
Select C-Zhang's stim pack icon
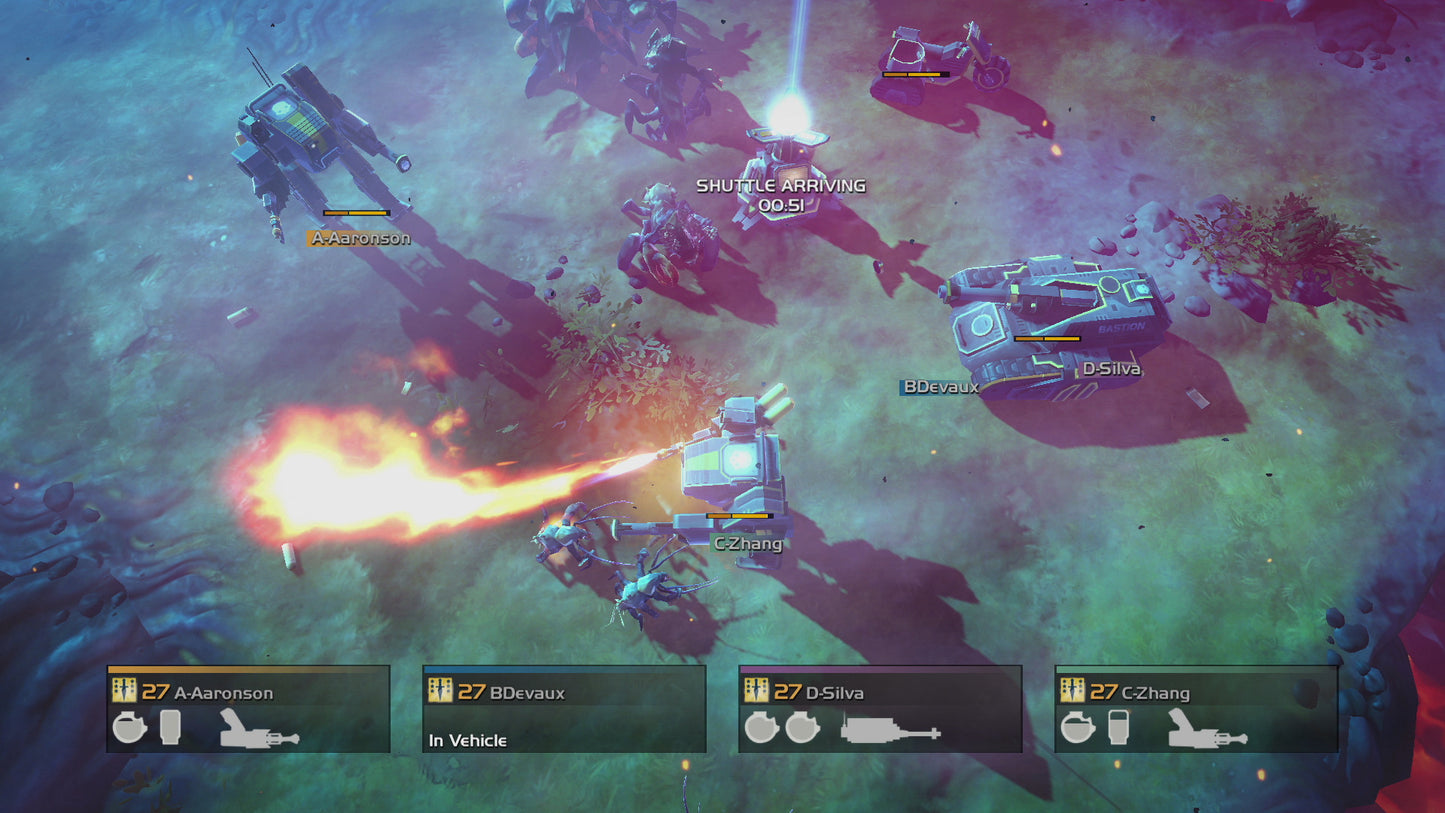pos(1118,728)
